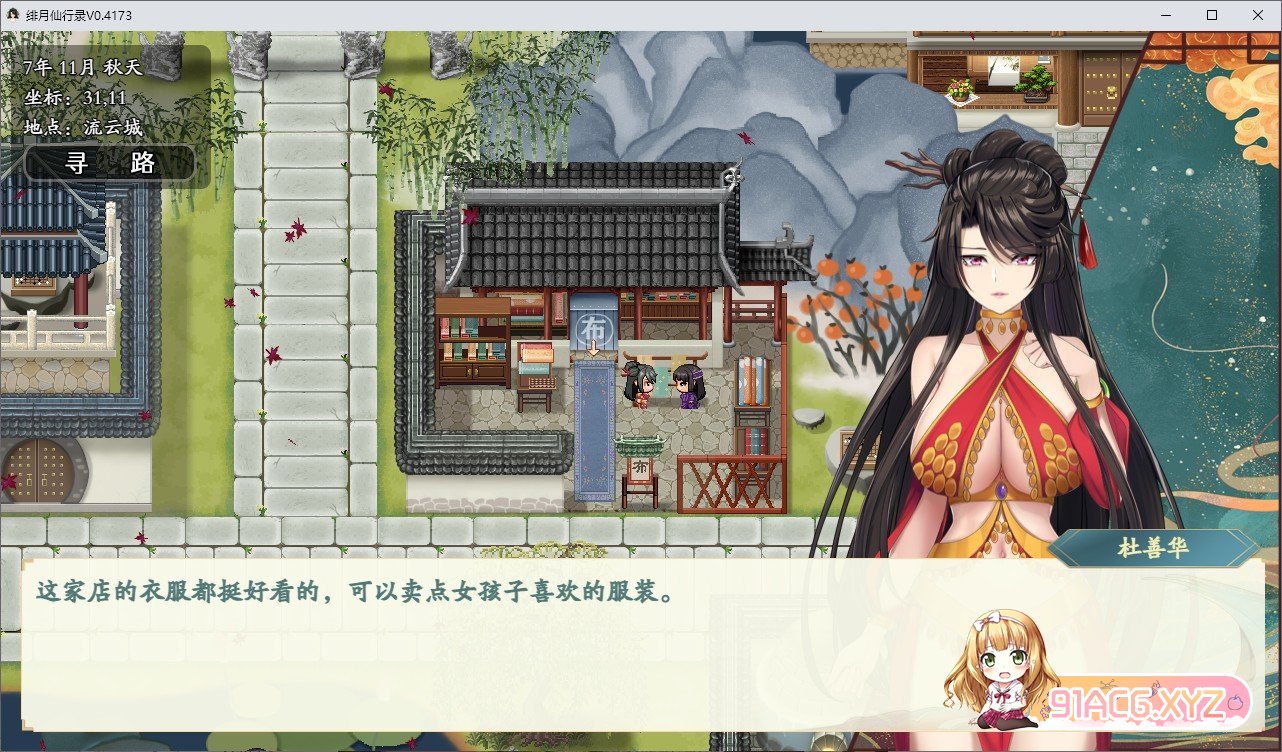Click the yellow arrow entrance indicator below the shop sign
The width and height of the screenshot is (1282, 752).
point(593,345)
